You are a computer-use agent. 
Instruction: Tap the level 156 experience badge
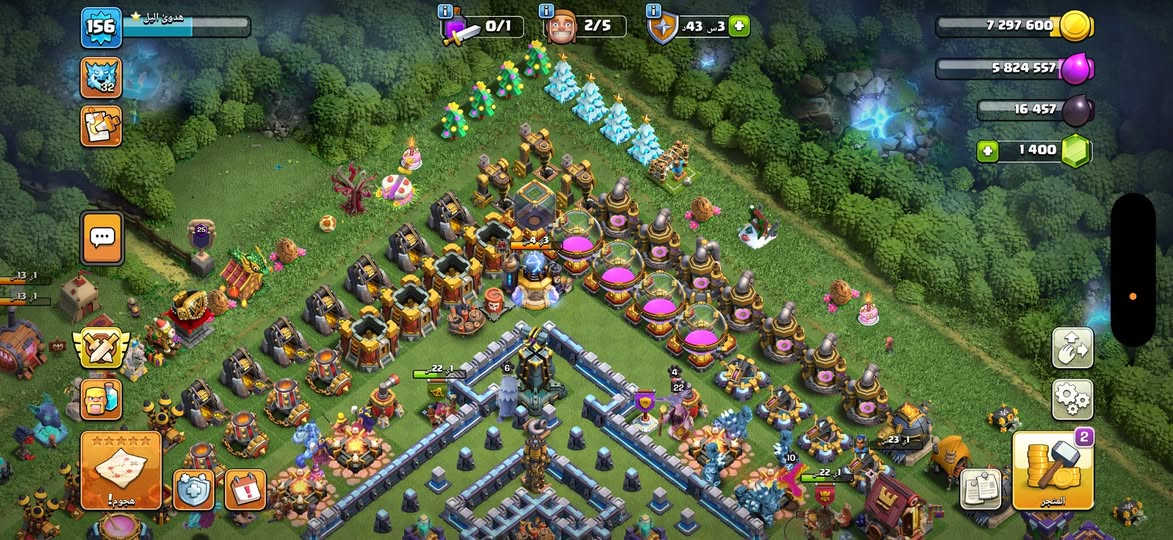pyautogui.click(x=101, y=27)
